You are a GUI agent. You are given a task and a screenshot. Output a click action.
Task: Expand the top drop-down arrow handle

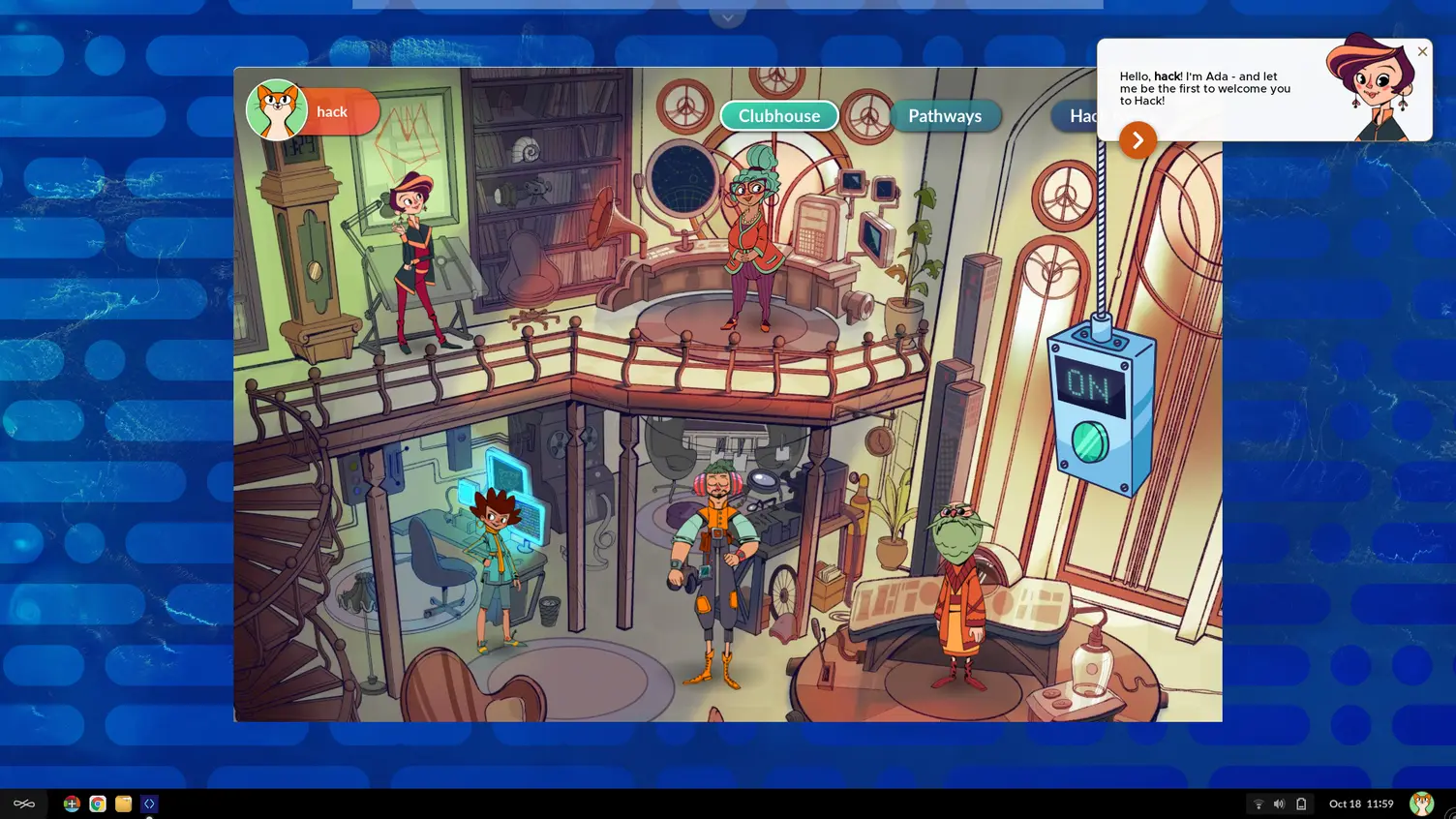tap(727, 16)
